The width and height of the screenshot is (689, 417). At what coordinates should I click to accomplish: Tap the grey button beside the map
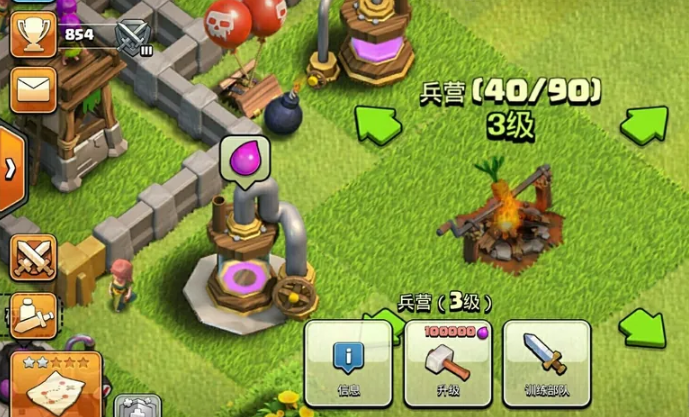click(x=137, y=407)
